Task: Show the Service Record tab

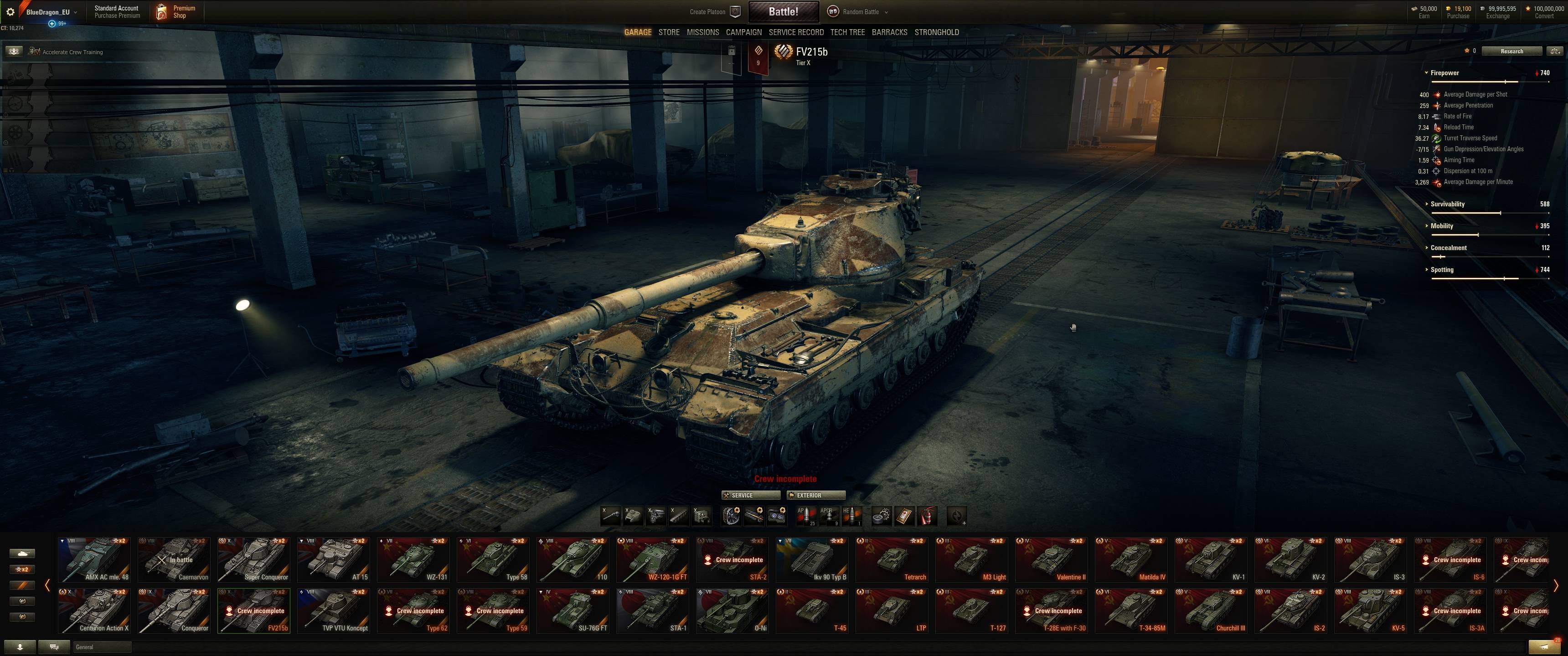Action: [795, 32]
